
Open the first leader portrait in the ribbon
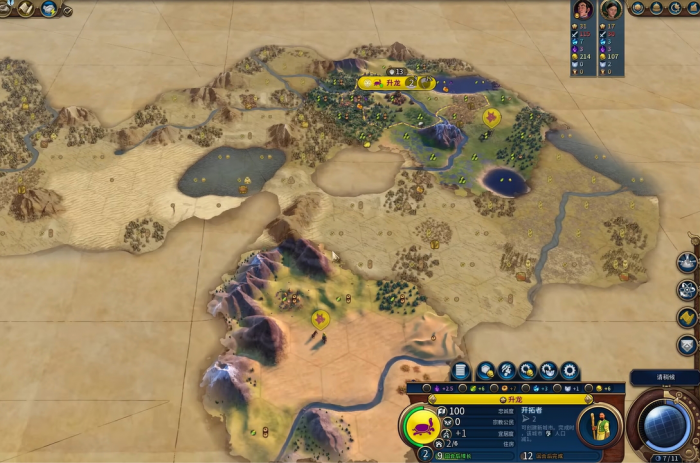click(581, 10)
